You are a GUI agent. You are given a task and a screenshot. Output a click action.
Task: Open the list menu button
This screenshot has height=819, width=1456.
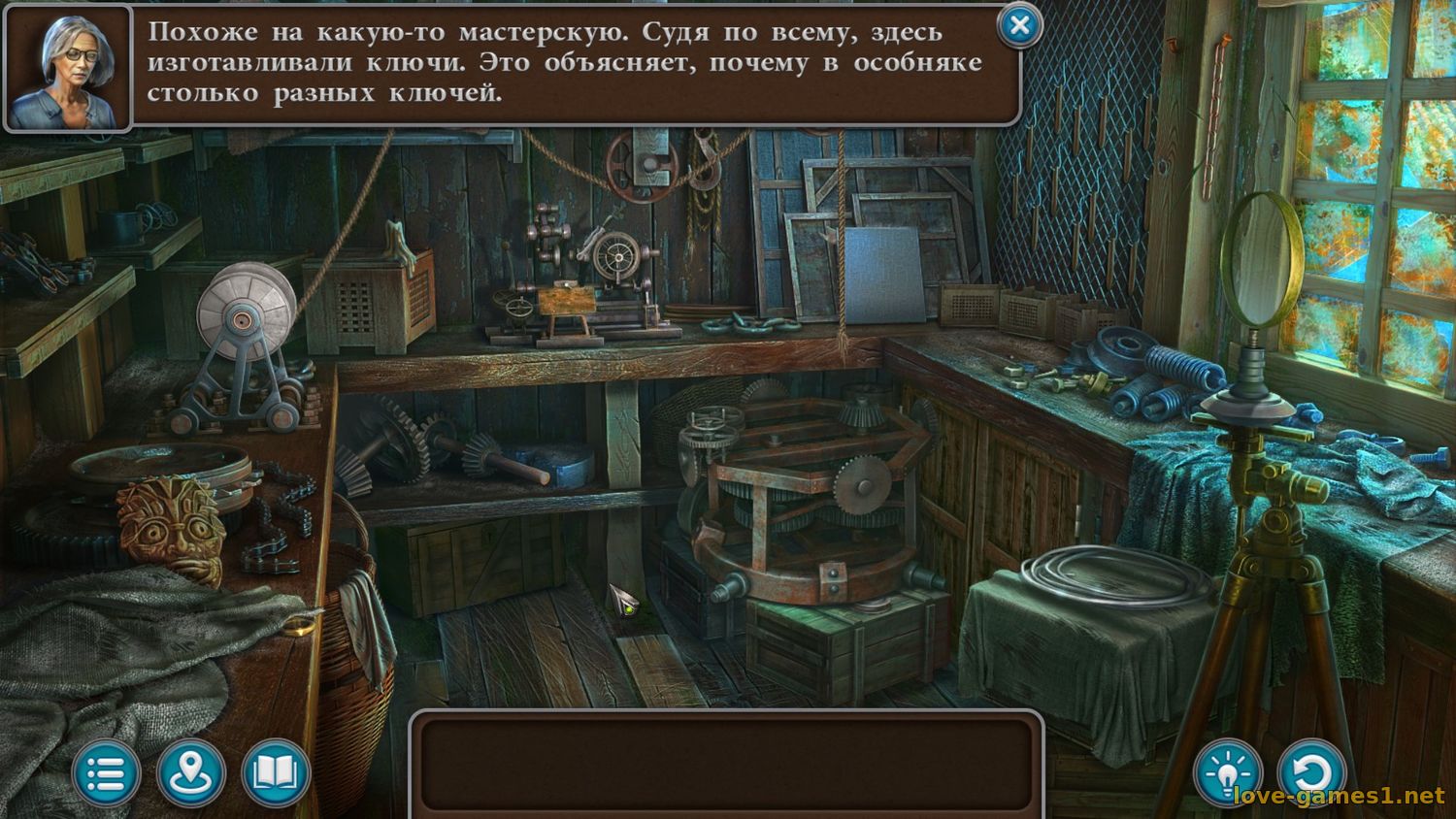(107, 773)
